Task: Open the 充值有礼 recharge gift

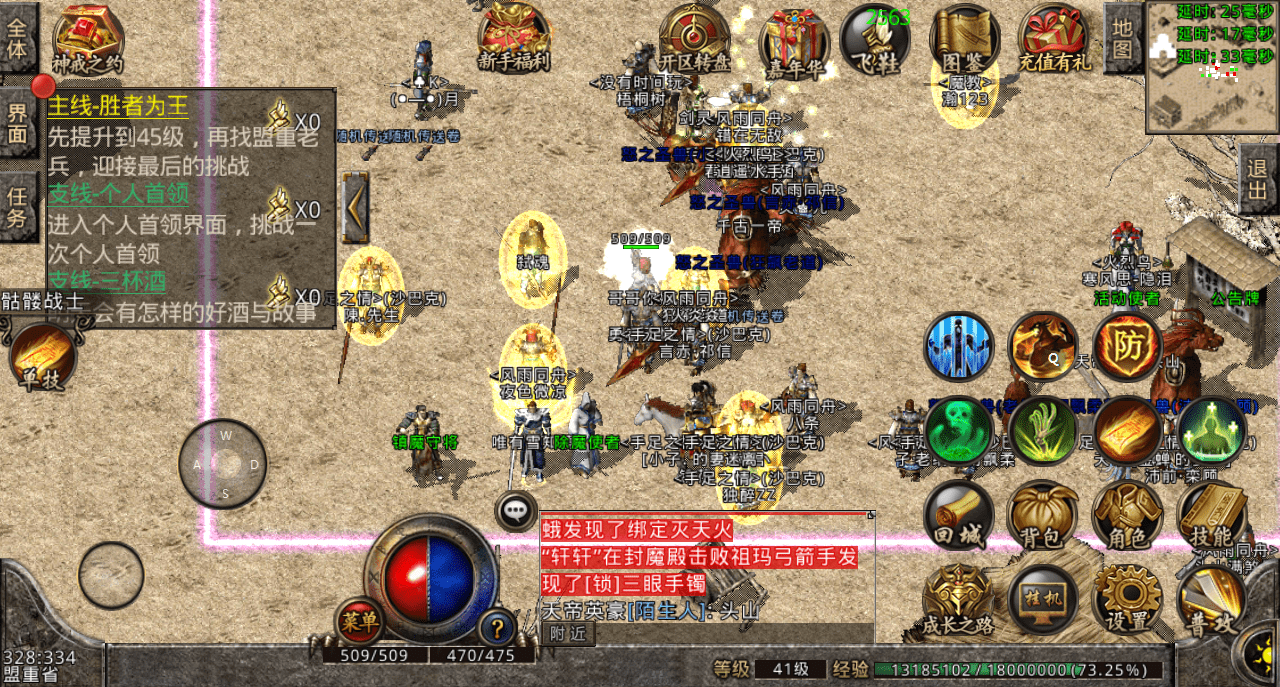Action: pos(1053,38)
